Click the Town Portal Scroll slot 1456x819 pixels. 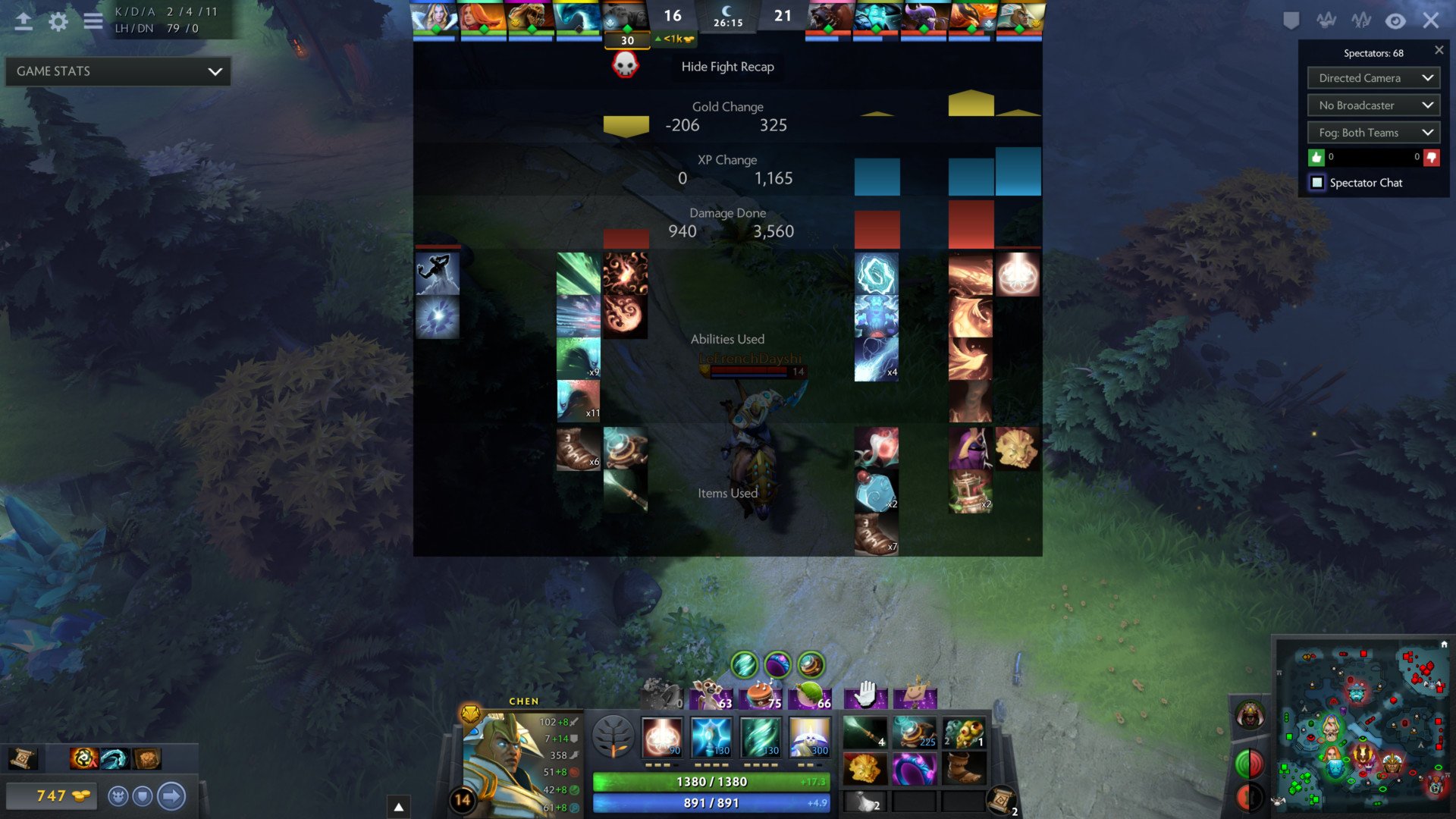(1003, 798)
